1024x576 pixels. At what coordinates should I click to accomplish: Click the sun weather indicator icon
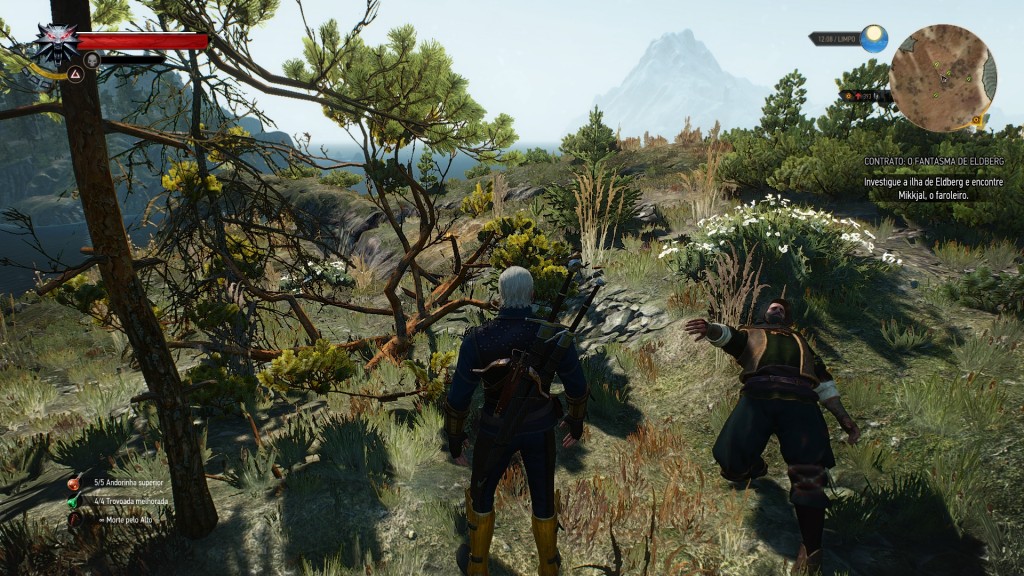[x=874, y=39]
